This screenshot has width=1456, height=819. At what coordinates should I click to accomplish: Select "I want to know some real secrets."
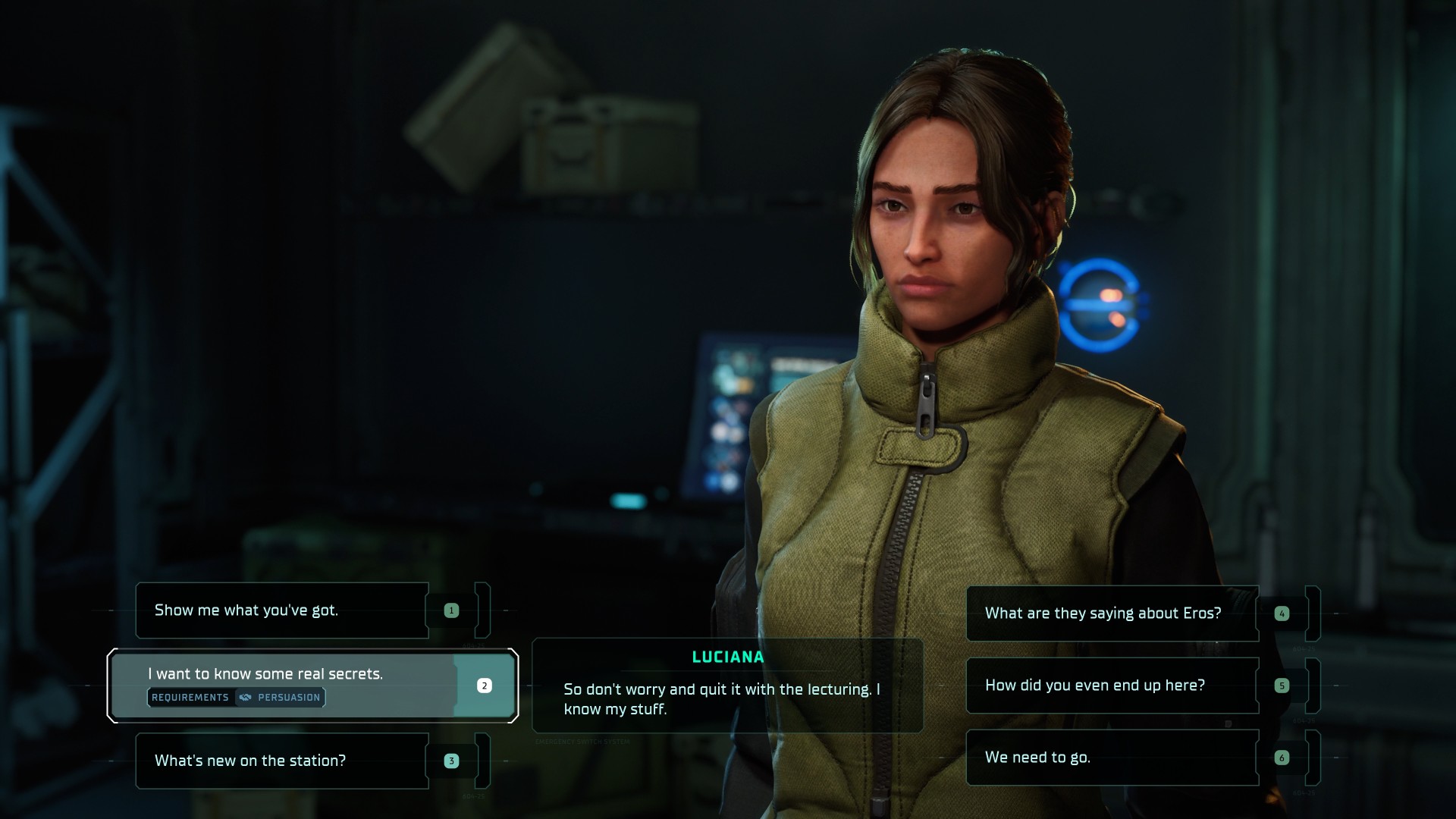tap(282, 675)
